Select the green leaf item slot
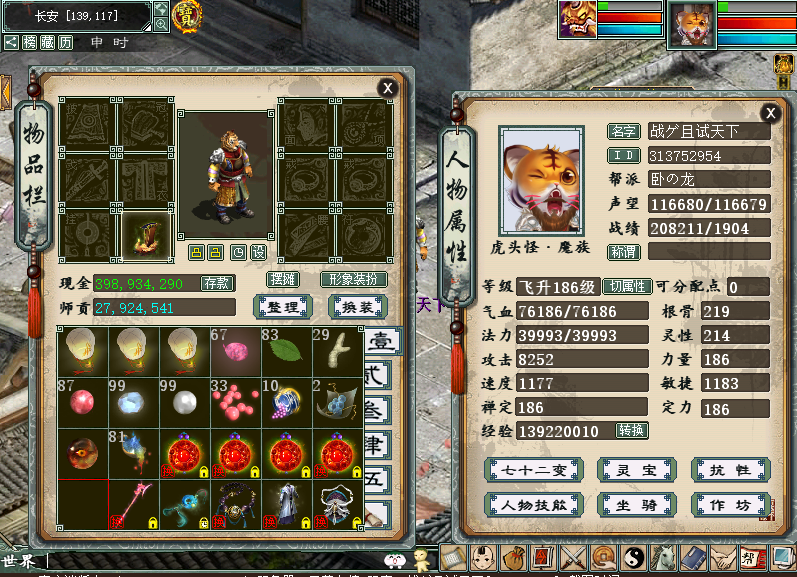Image resolution: width=797 pixels, height=577 pixels. coord(285,351)
